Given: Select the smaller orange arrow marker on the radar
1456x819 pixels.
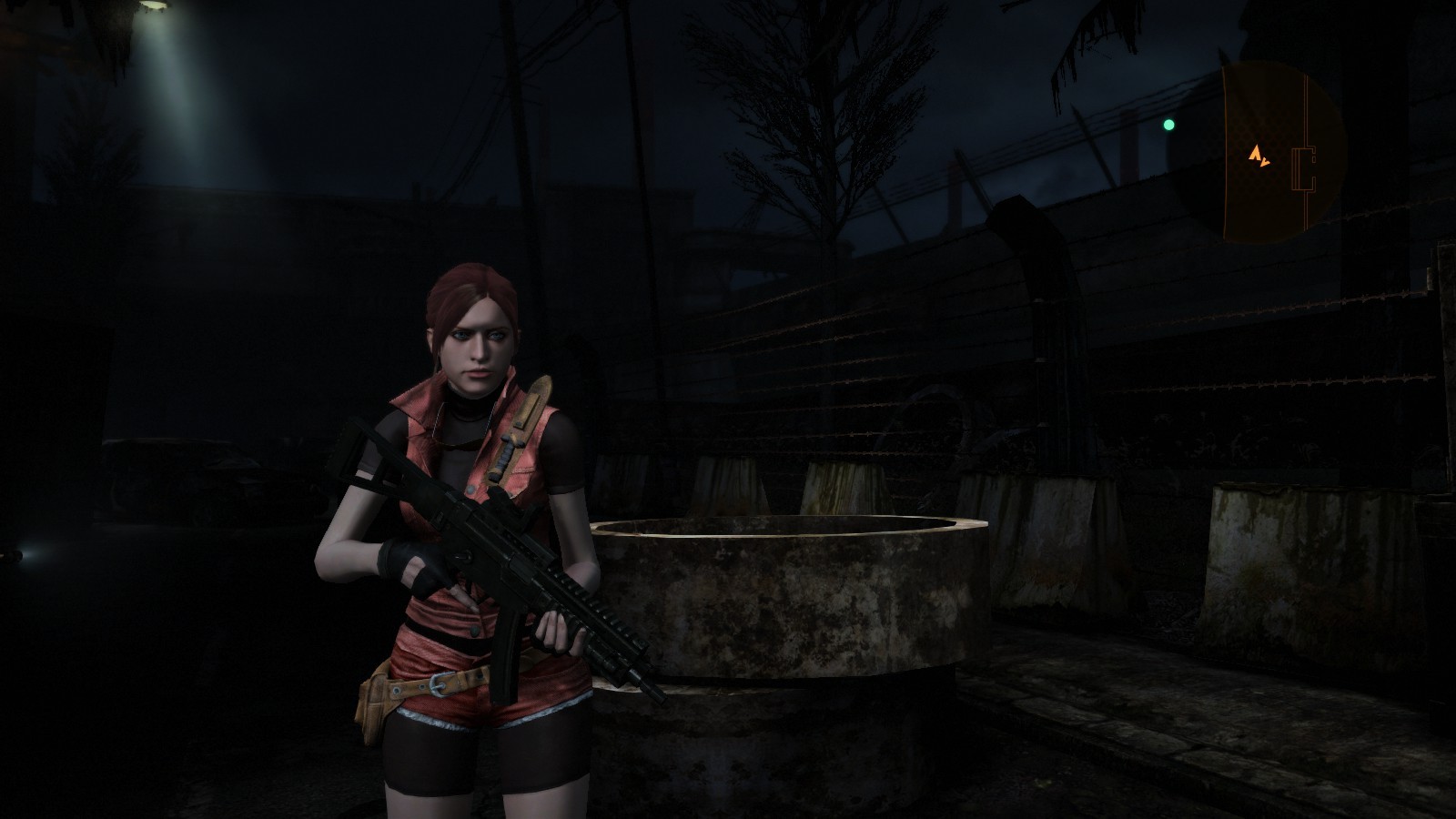Looking at the screenshot, I should [1265, 162].
